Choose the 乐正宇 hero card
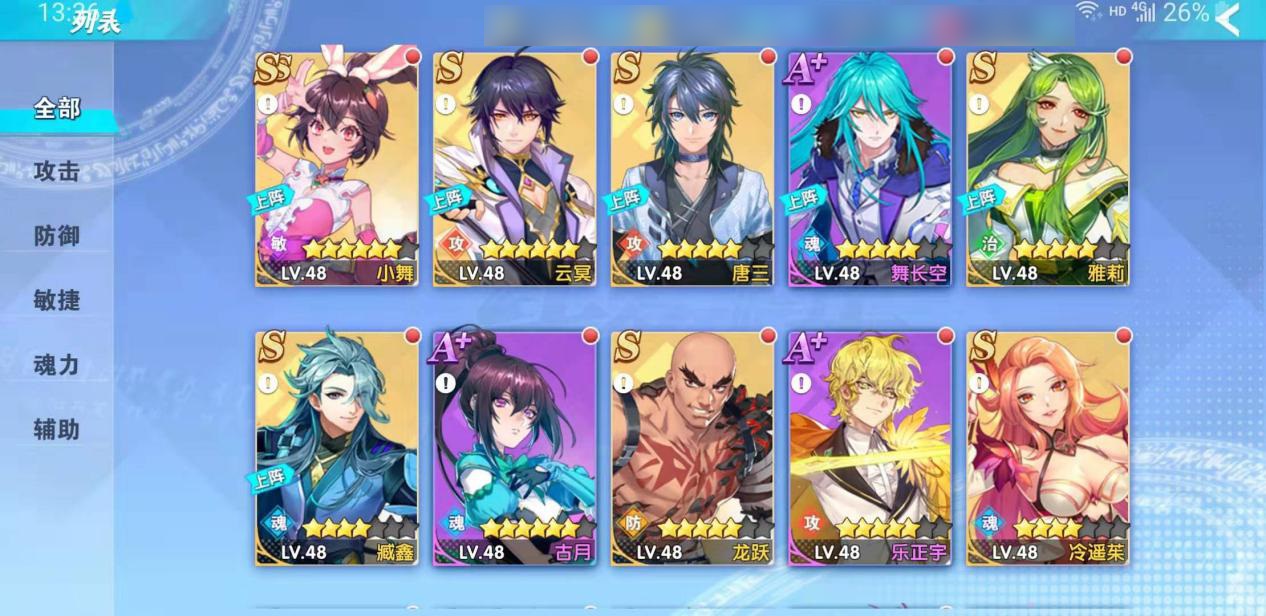 click(x=870, y=448)
